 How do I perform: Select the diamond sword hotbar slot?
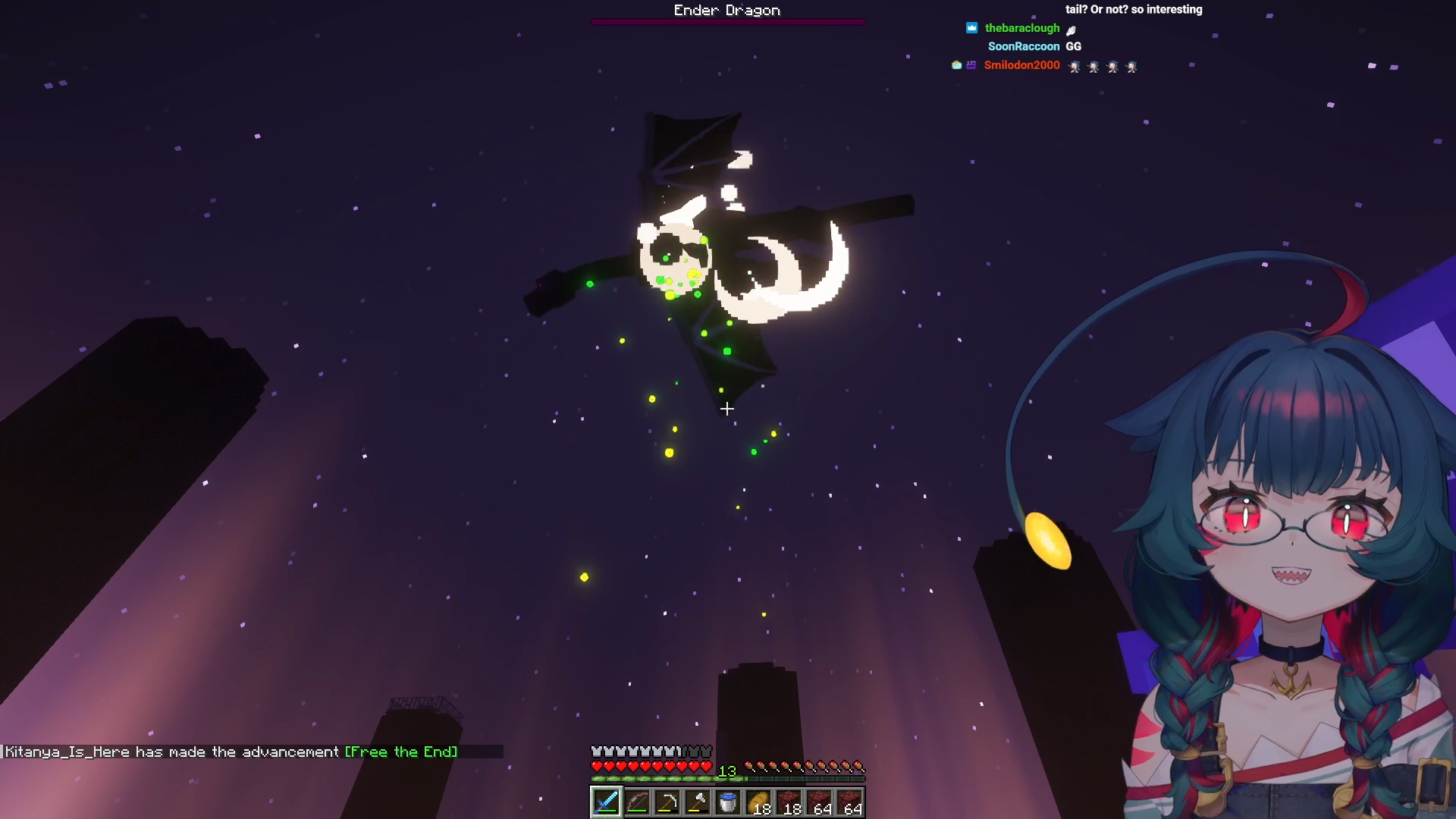tap(607, 802)
